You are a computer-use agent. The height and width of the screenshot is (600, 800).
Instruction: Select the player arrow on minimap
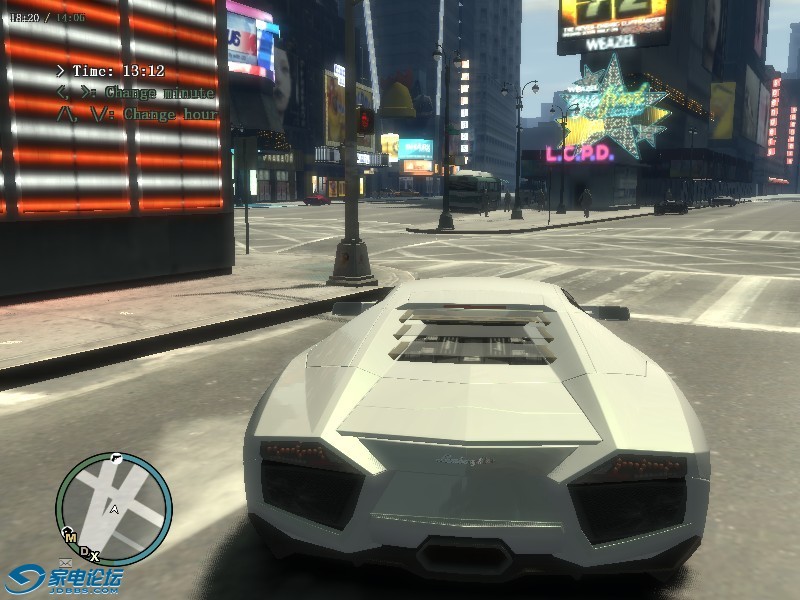[x=114, y=509]
